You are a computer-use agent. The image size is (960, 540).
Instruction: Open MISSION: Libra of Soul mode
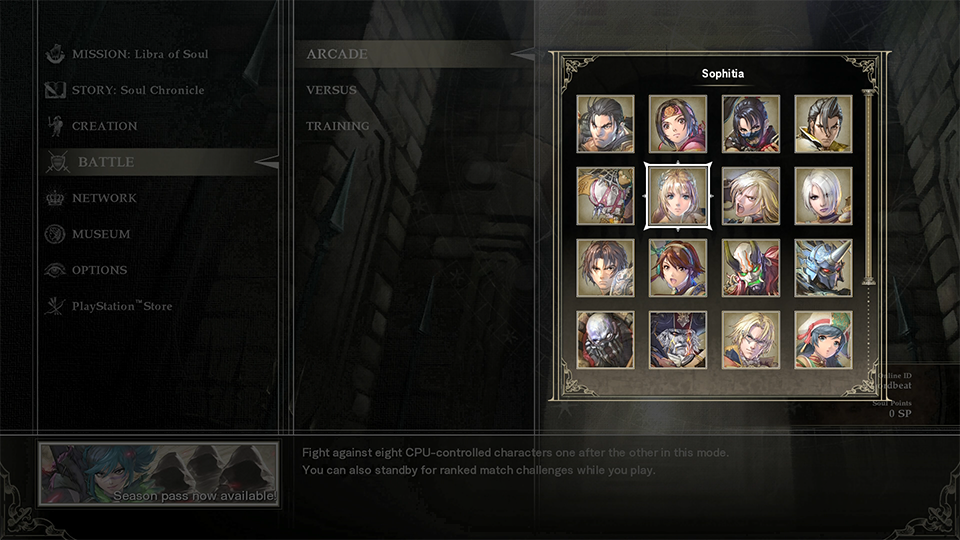[x=139, y=54]
